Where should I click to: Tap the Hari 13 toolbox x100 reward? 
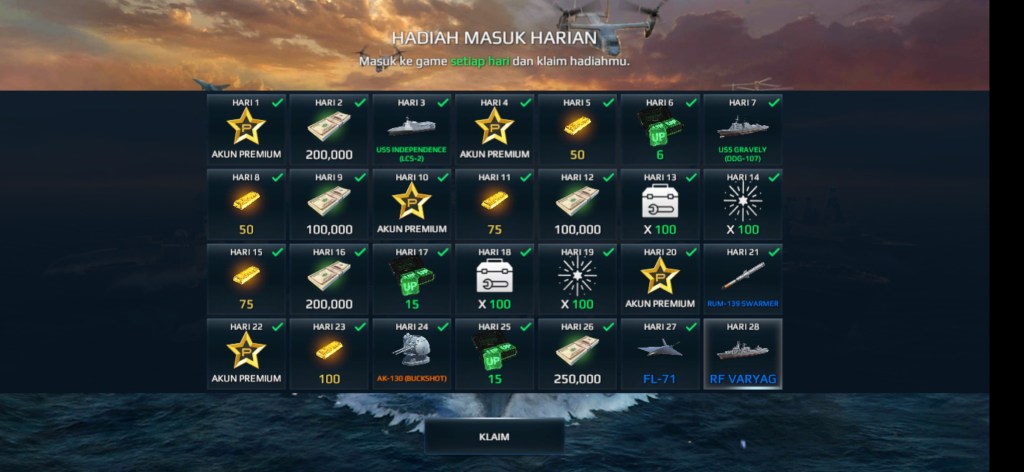pos(660,205)
